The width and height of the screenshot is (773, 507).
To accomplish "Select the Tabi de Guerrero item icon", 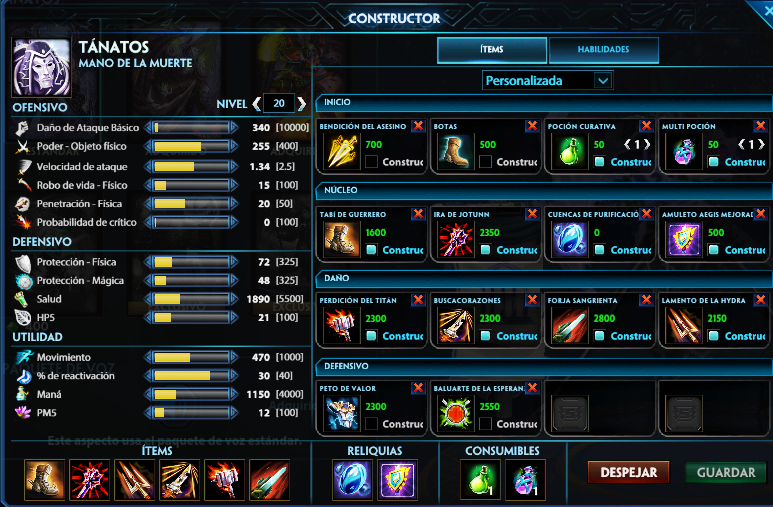I will pos(341,240).
